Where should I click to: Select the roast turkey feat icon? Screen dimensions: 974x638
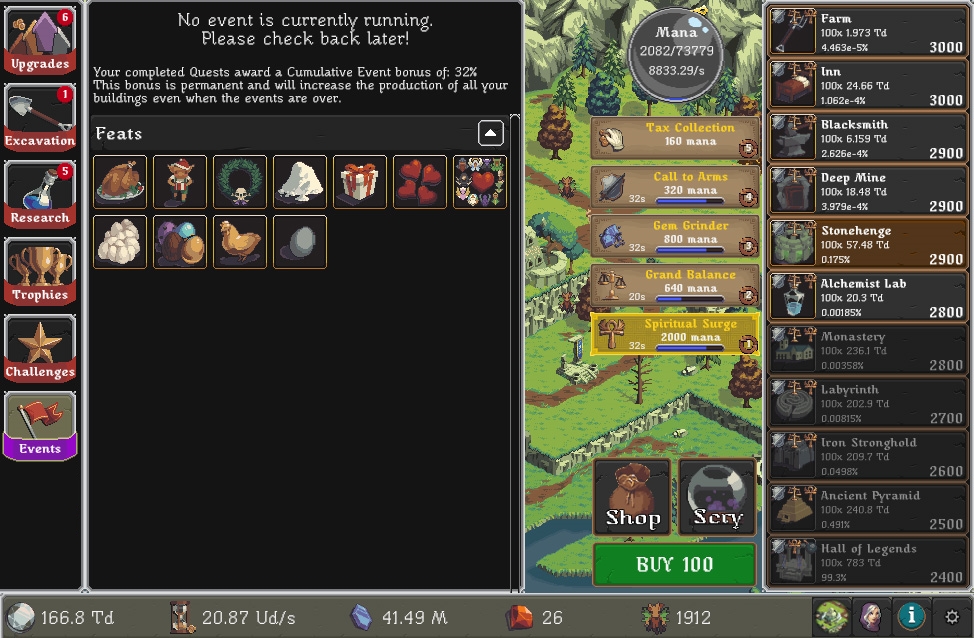coord(120,182)
